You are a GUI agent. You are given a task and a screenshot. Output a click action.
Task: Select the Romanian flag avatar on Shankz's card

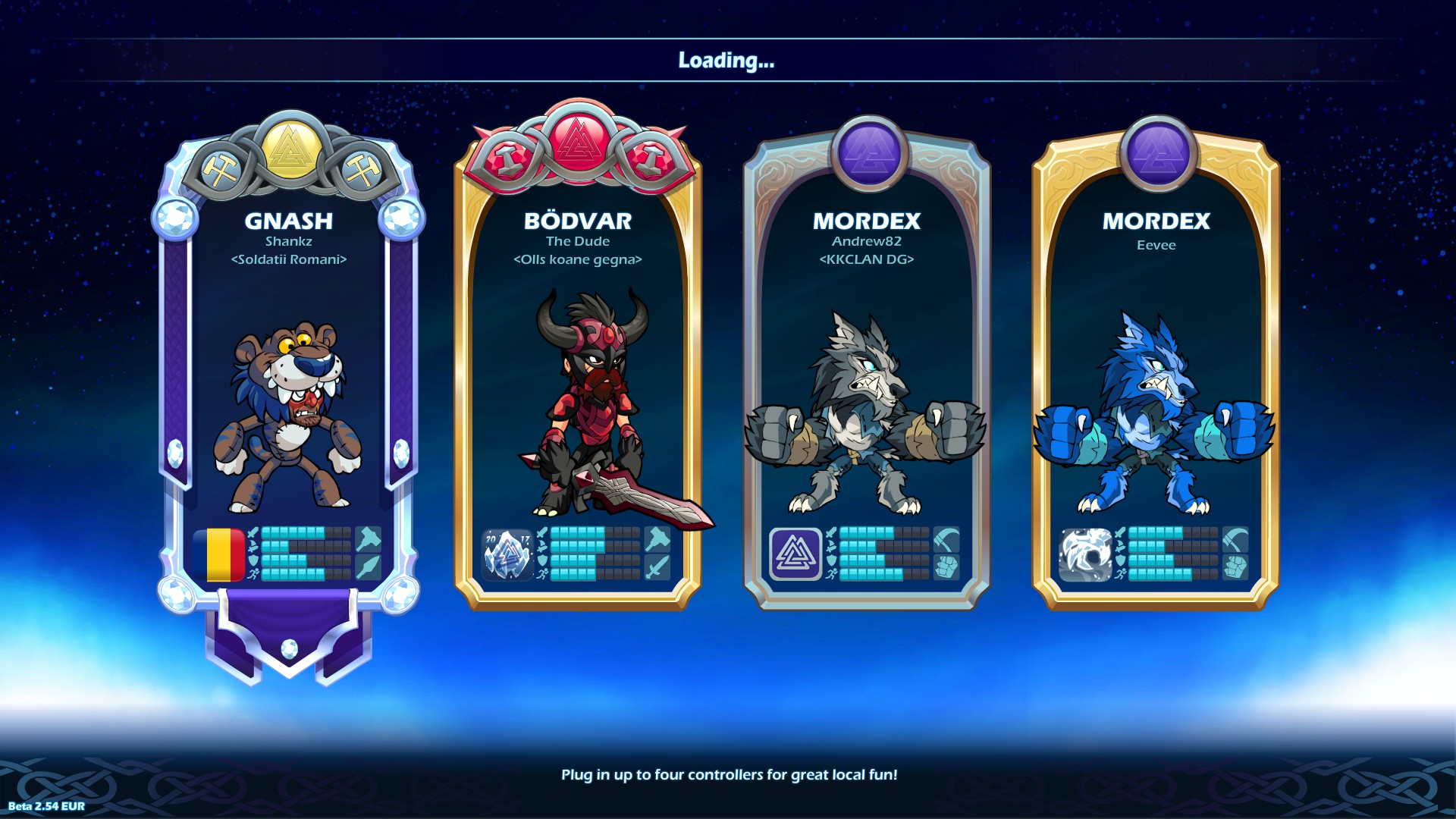[x=218, y=555]
